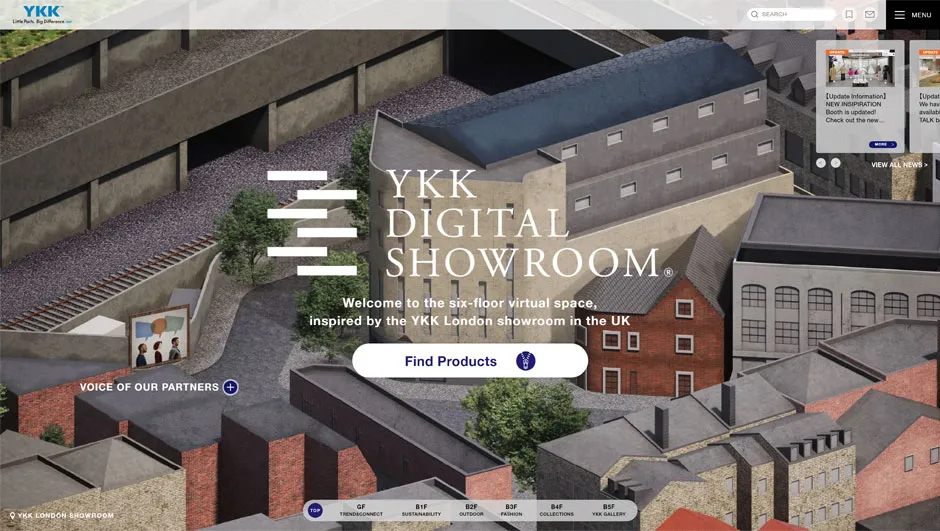940x531 pixels.
Task: Open the MENU hamburger button
Action: pos(912,15)
